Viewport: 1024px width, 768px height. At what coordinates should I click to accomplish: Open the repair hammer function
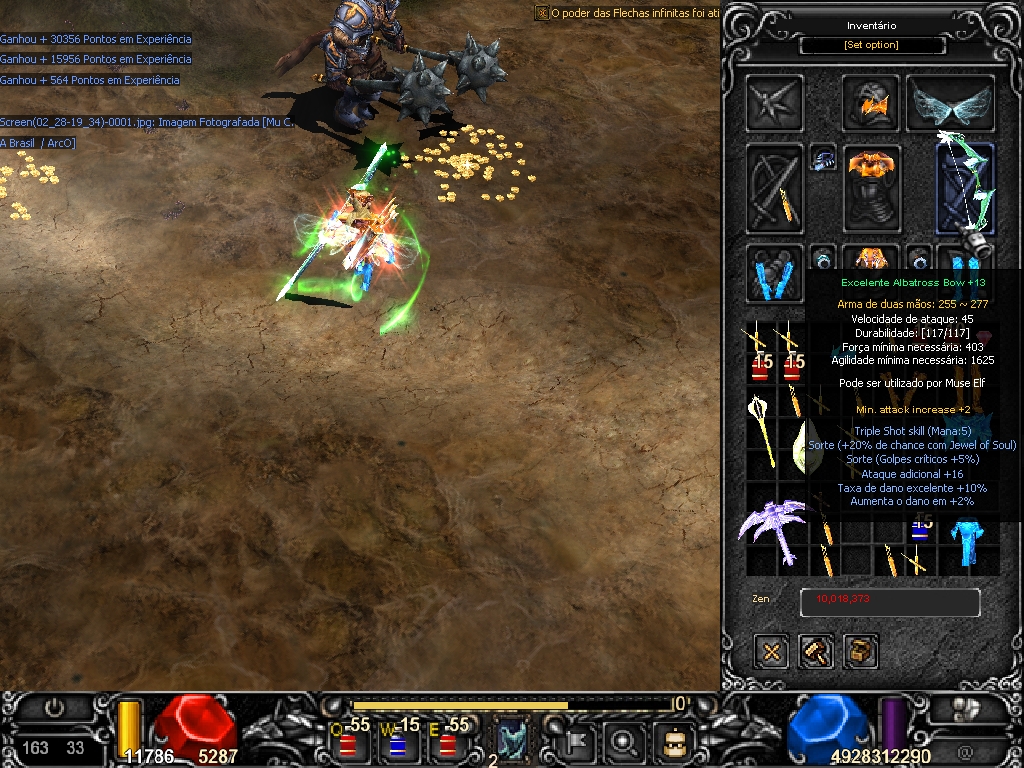click(816, 652)
